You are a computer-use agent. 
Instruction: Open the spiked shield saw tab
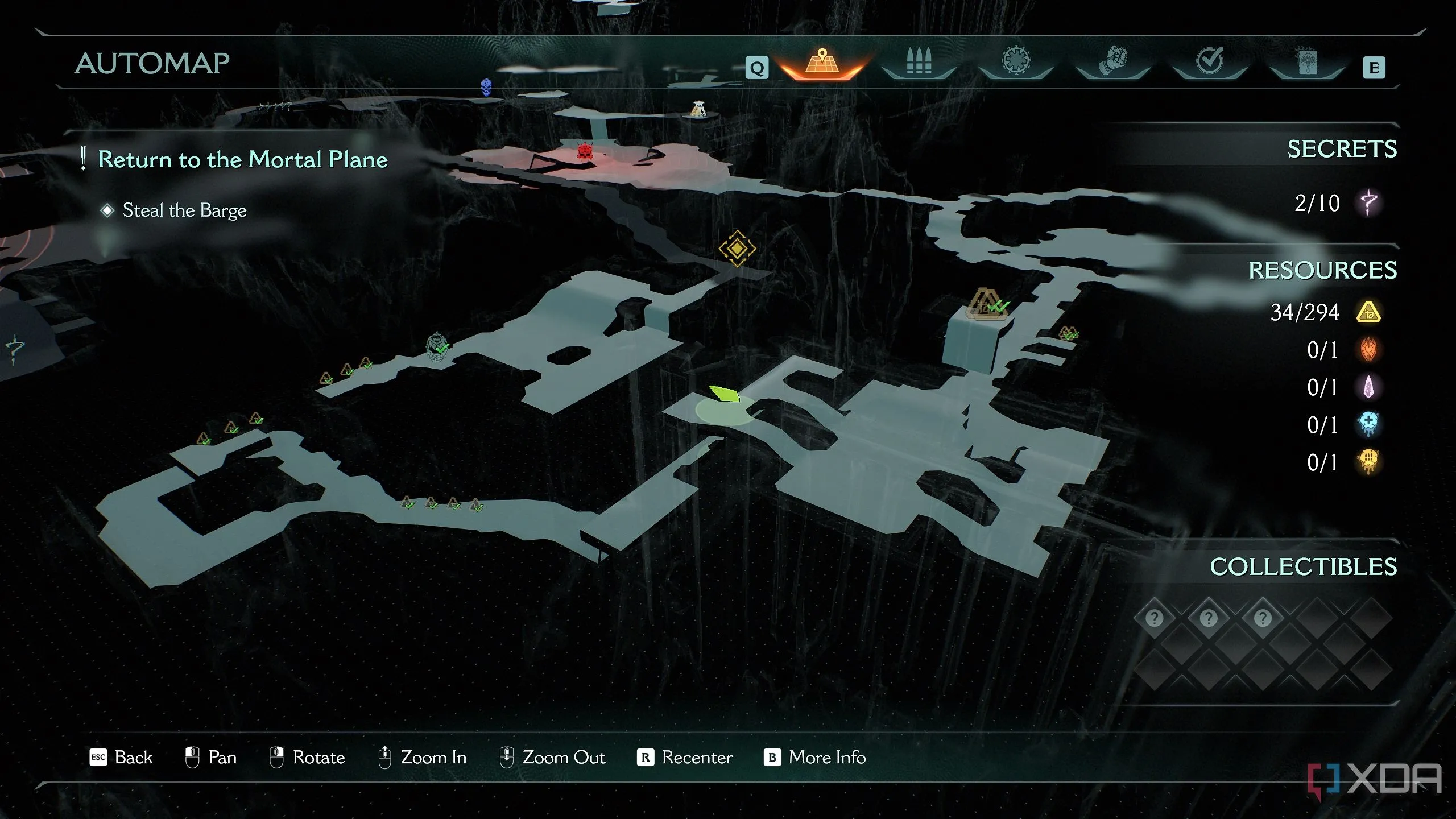coord(1016,61)
